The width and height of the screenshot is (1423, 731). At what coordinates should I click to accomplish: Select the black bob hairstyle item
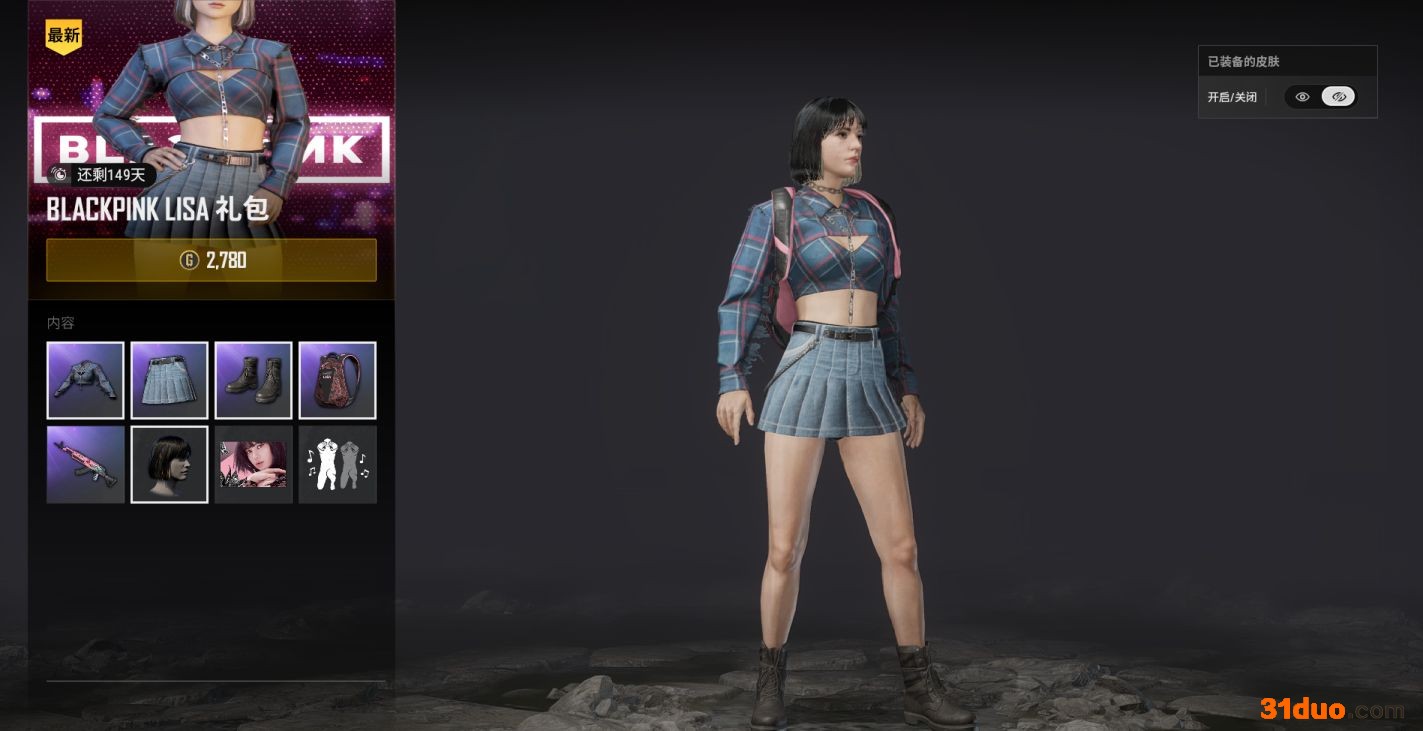[x=169, y=464]
